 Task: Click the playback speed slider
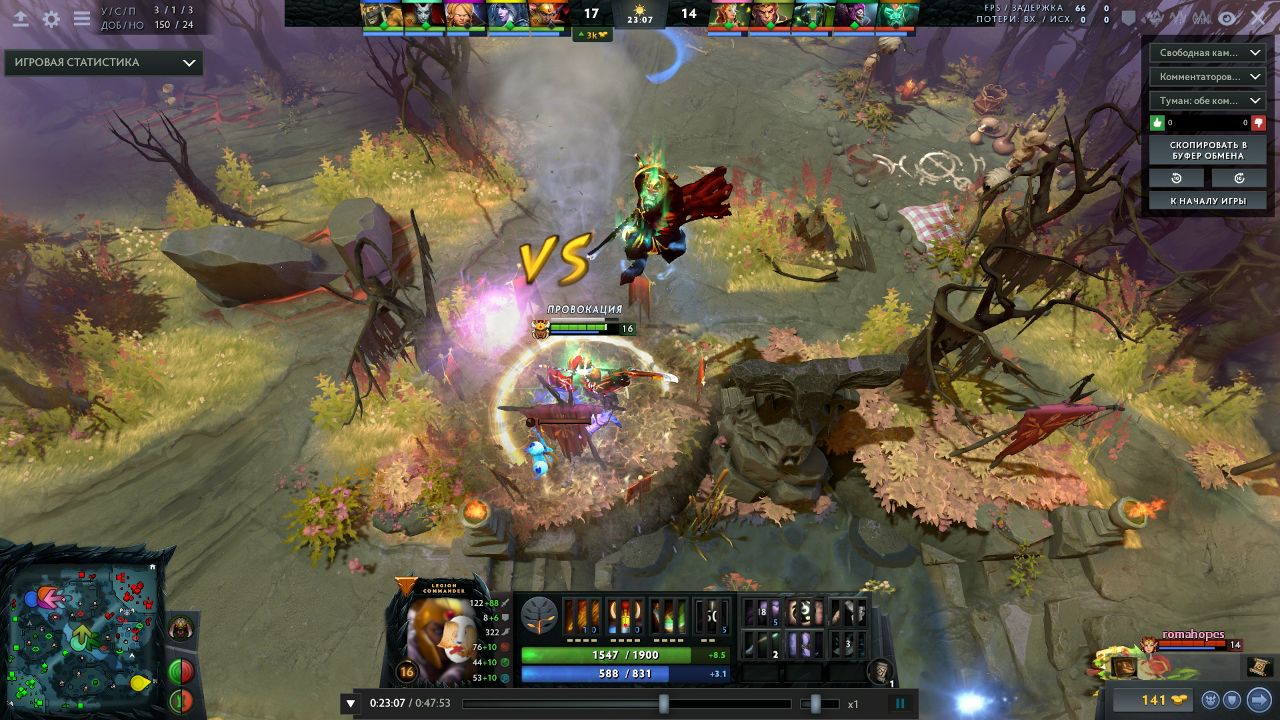click(x=815, y=704)
